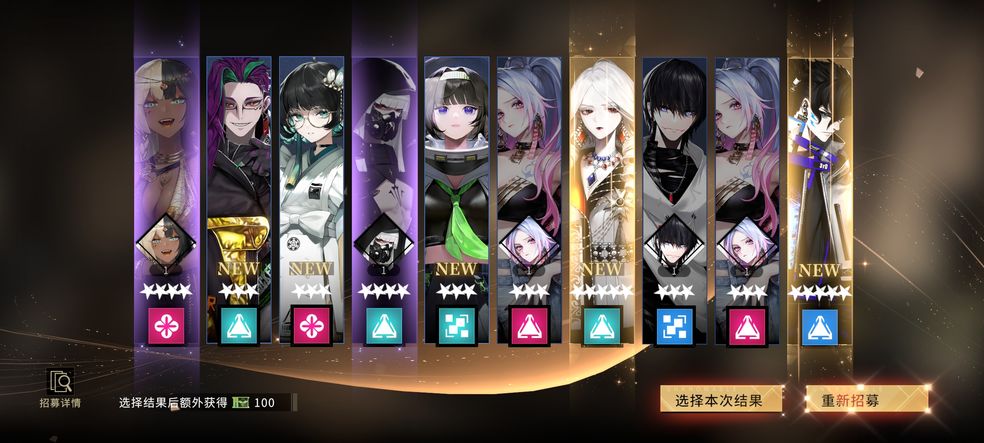Select the dark-skinned woman with split hair card
This screenshot has width=984, height=443.
[x=165, y=180]
